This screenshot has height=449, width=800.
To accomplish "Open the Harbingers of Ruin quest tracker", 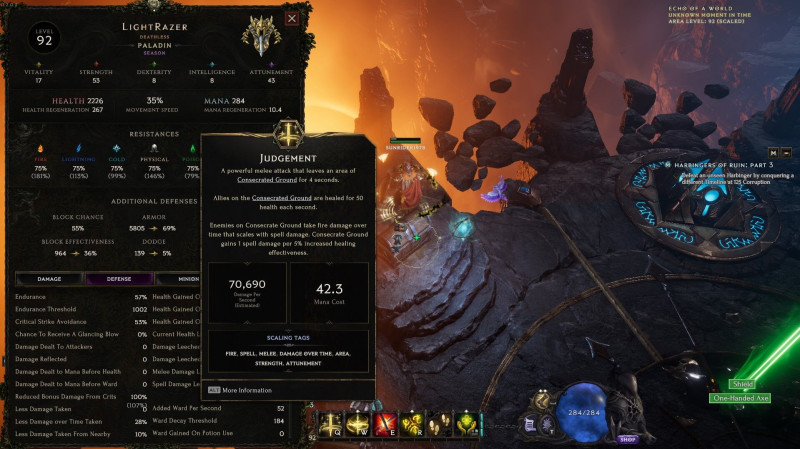I will (720, 164).
